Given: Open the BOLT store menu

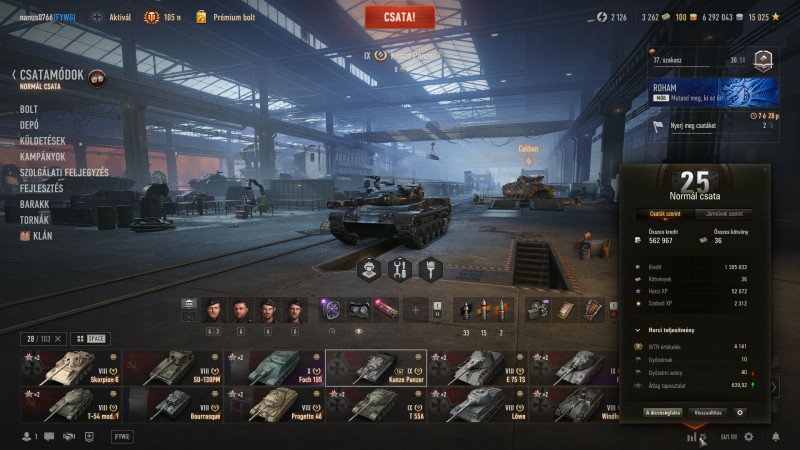Looking at the screenshot, I should pyautogui.click(x=29, y=109).
